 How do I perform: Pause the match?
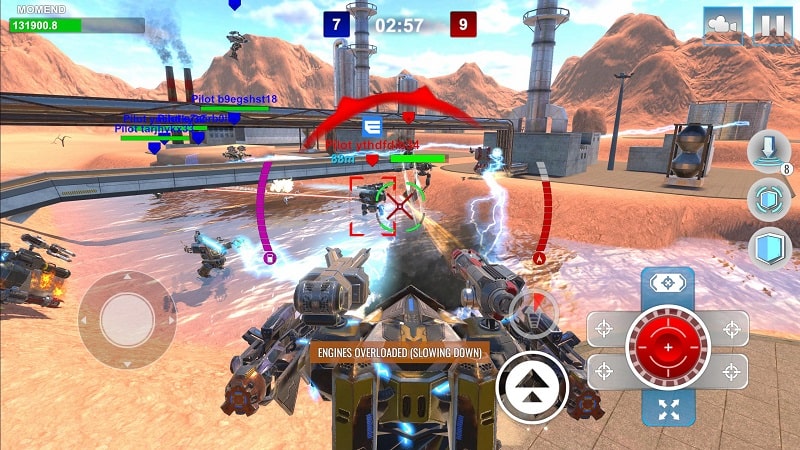click(x=771, y=25)
